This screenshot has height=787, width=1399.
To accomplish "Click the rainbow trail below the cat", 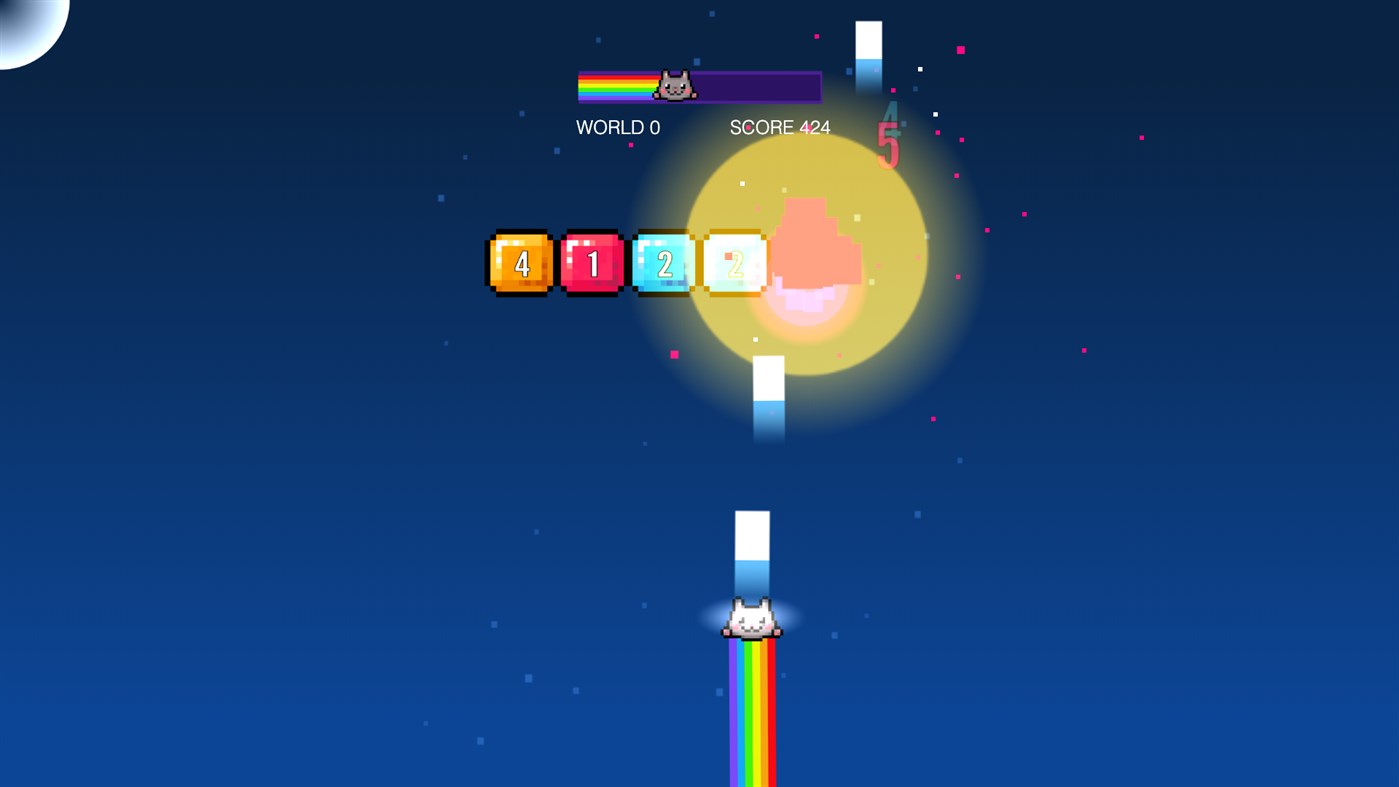I will [752, 710].
